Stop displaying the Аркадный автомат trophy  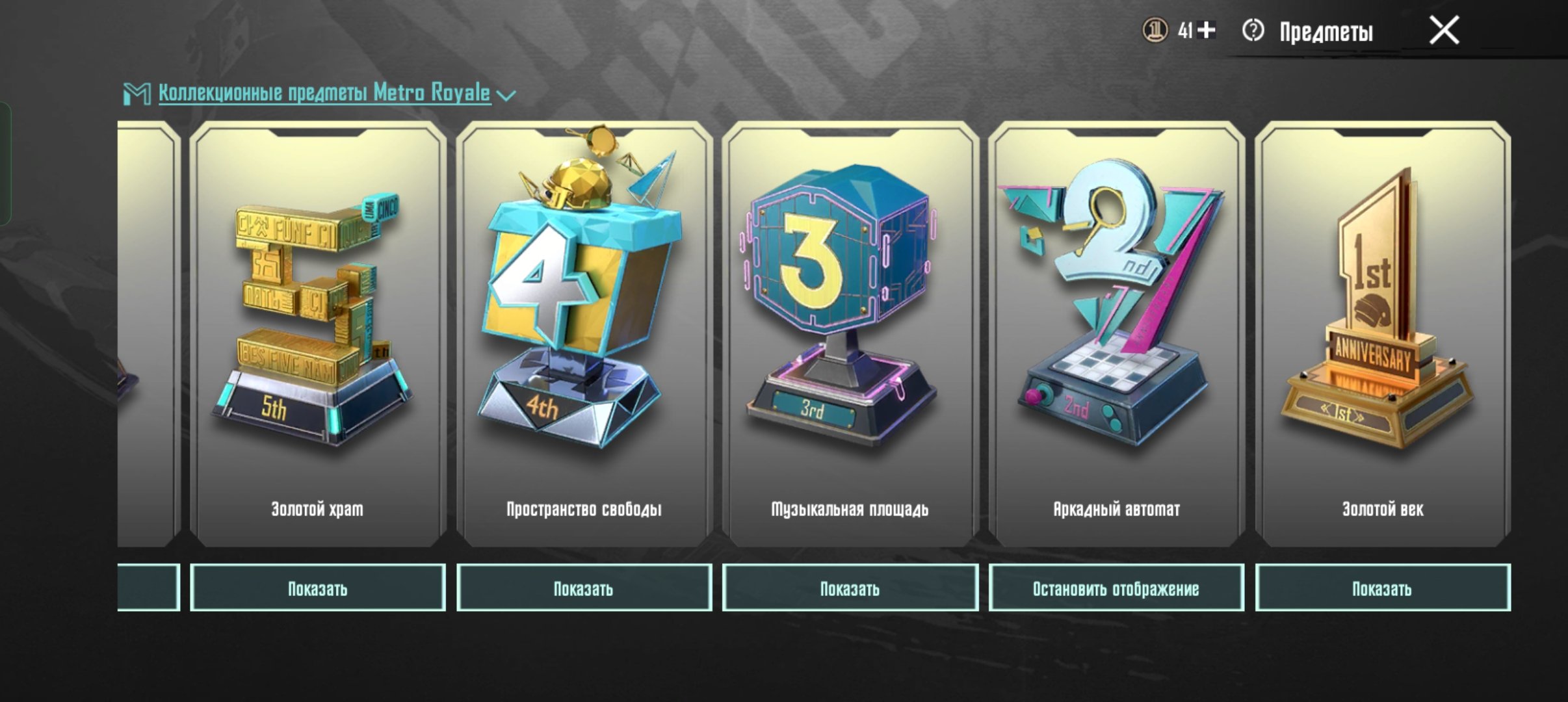1116,588
